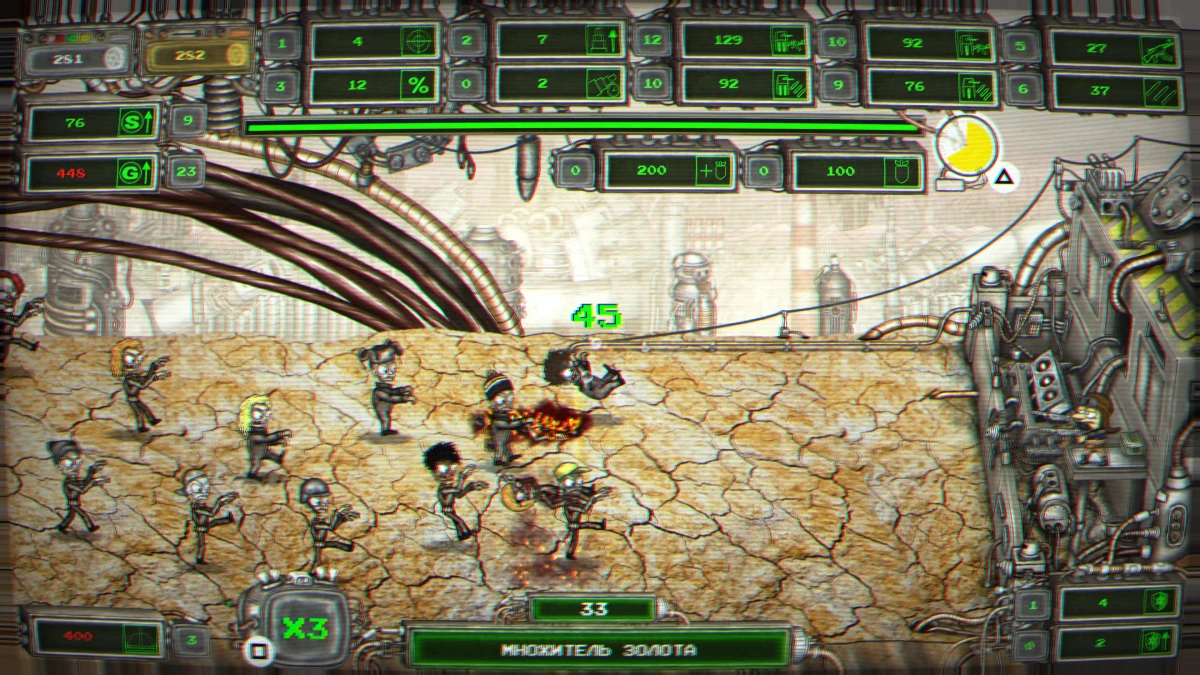
Task: Select the G arrow upgrade costing 448
Action: 96,172
